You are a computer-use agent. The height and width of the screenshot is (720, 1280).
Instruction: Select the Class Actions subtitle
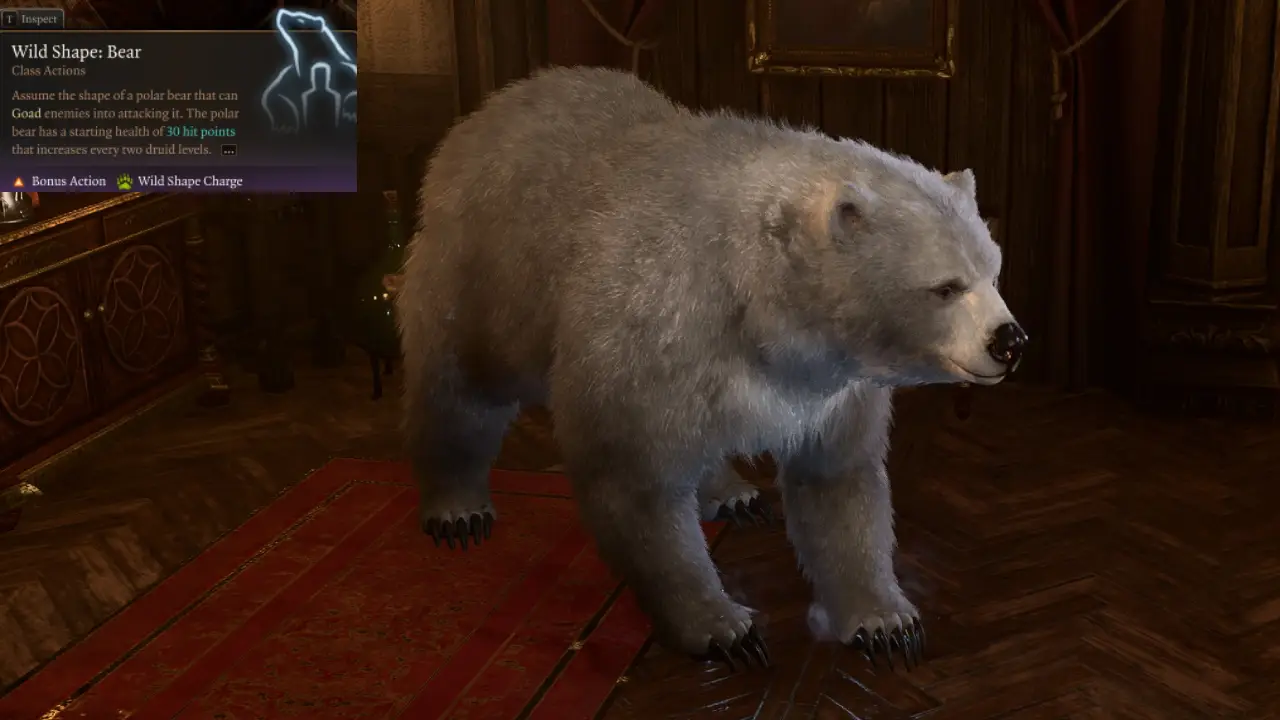tap(49, 70)
